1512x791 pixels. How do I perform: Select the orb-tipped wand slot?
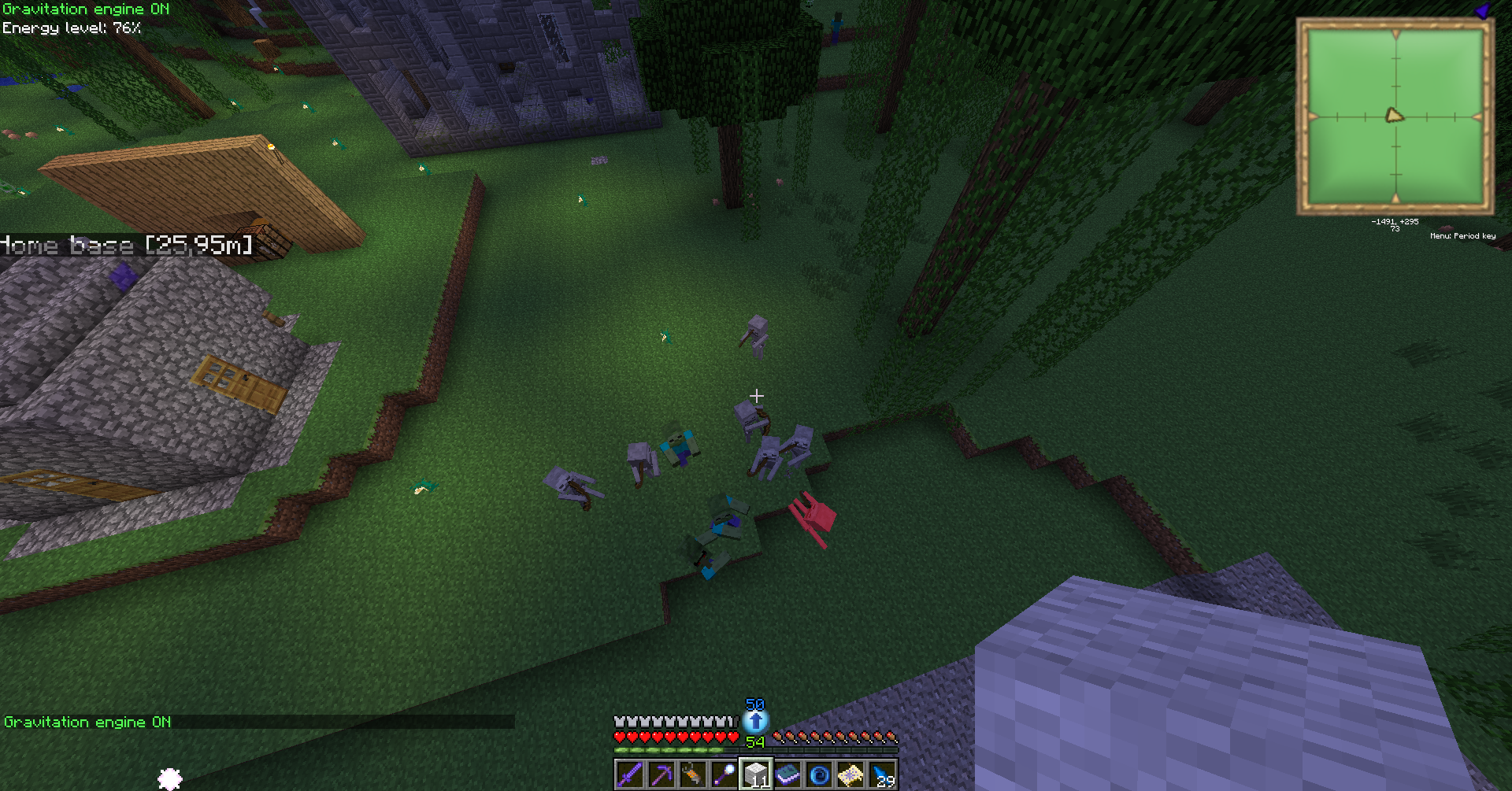point(724,775)
